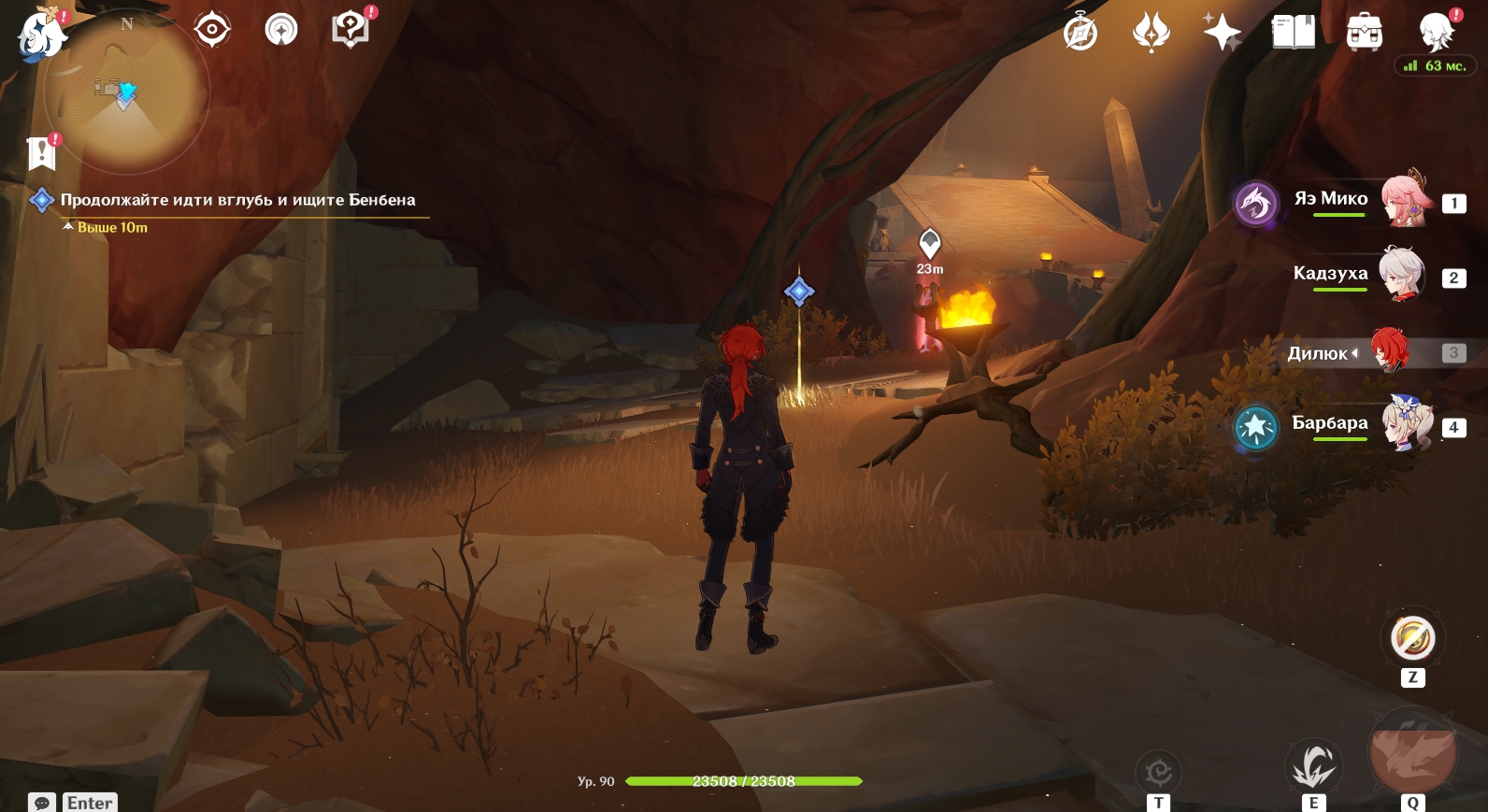Open the quest log banner icon
Screen dimensions: 1488x812
[42, 152]
